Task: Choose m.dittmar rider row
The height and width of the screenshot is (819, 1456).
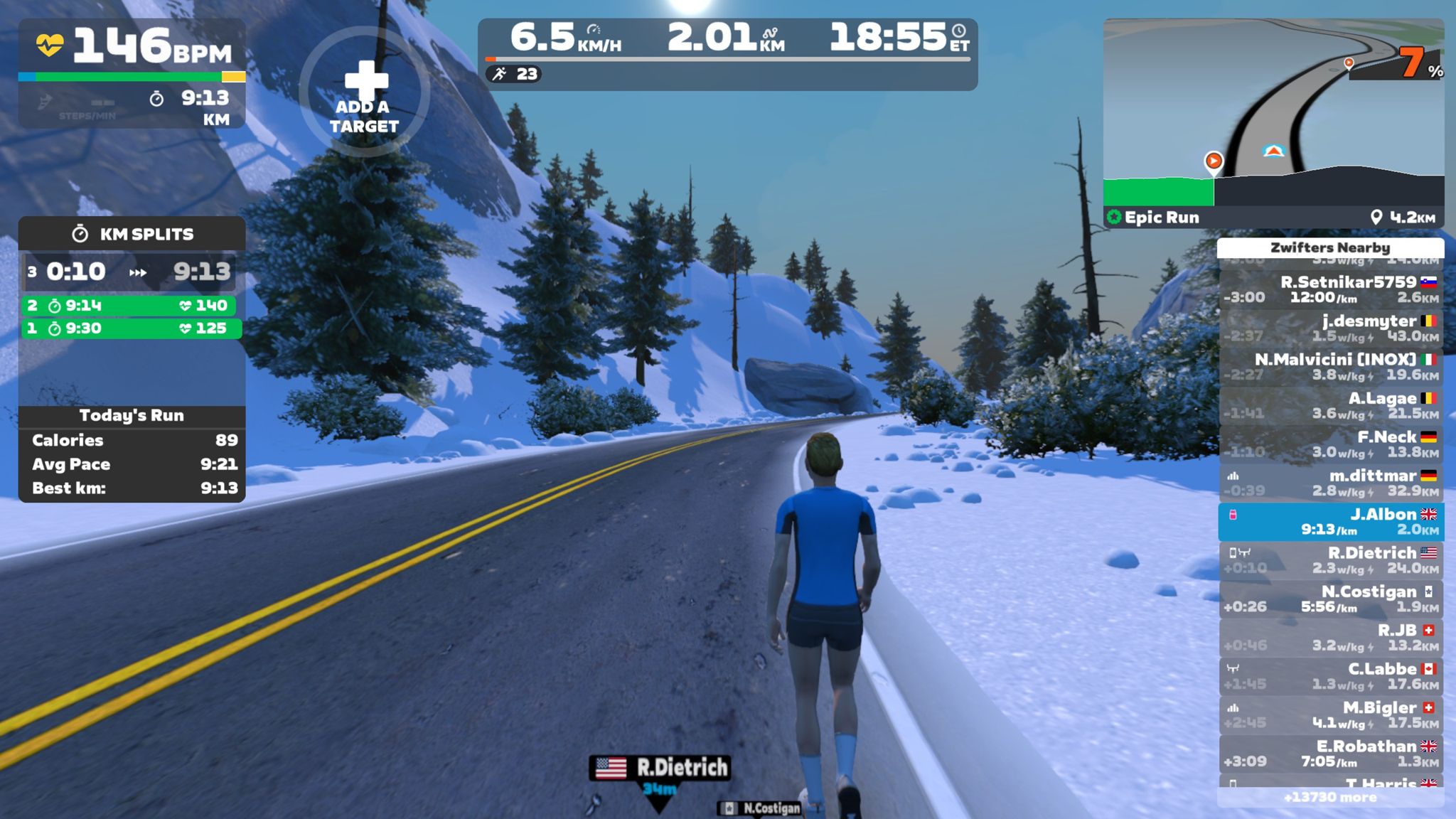Action: (1330, 483)
